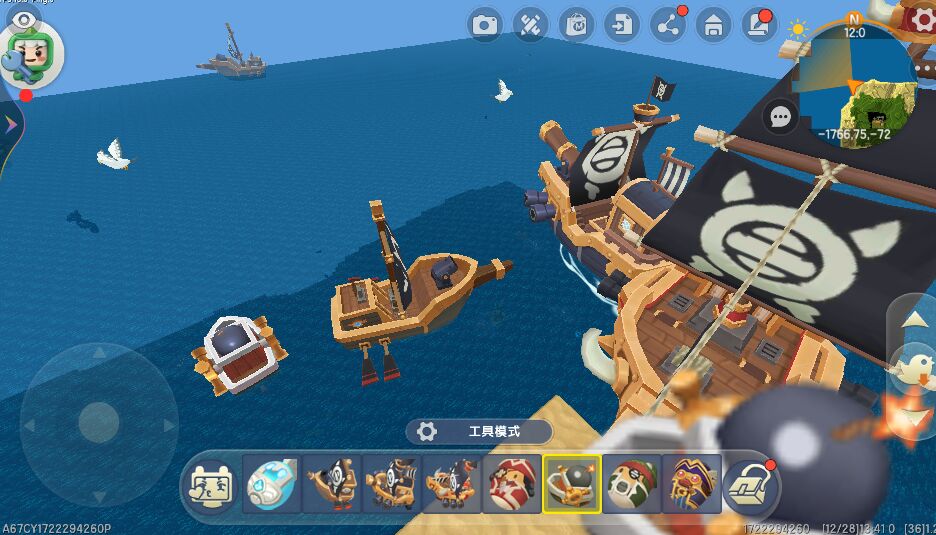Click the home icon button
Image resolution: width=936 pixels, height=535 pixels.
coord(713,25)
